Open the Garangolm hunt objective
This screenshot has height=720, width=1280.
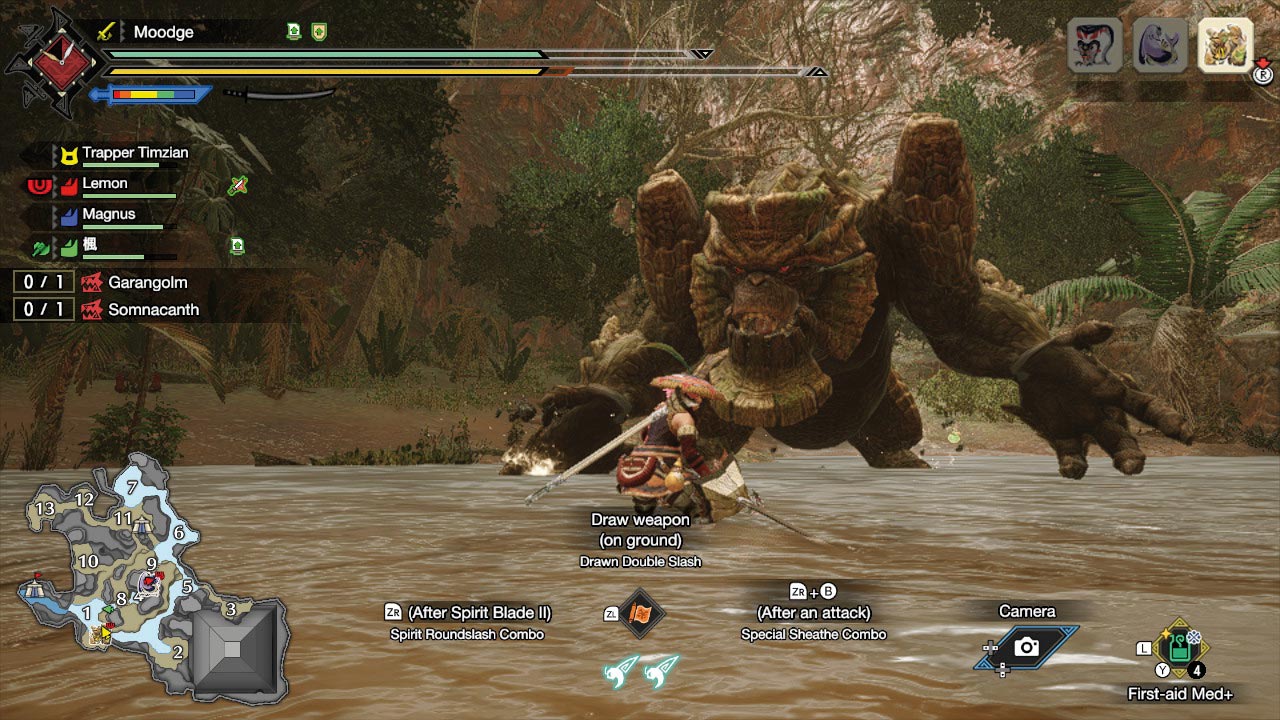146,283
